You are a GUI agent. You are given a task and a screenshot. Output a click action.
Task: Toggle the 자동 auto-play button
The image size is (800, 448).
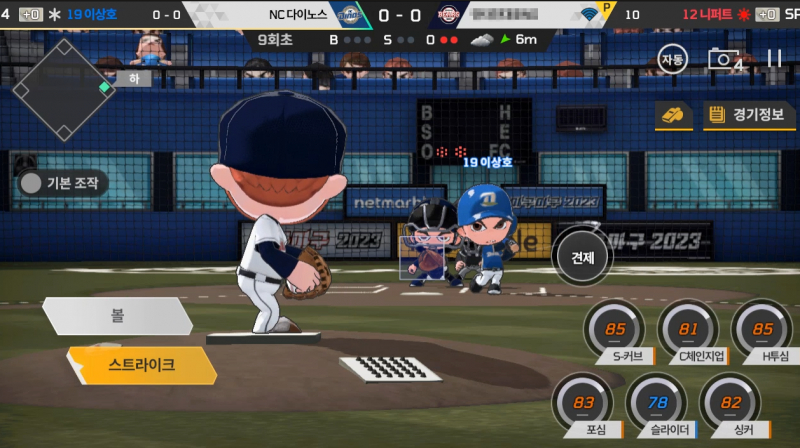673,60
